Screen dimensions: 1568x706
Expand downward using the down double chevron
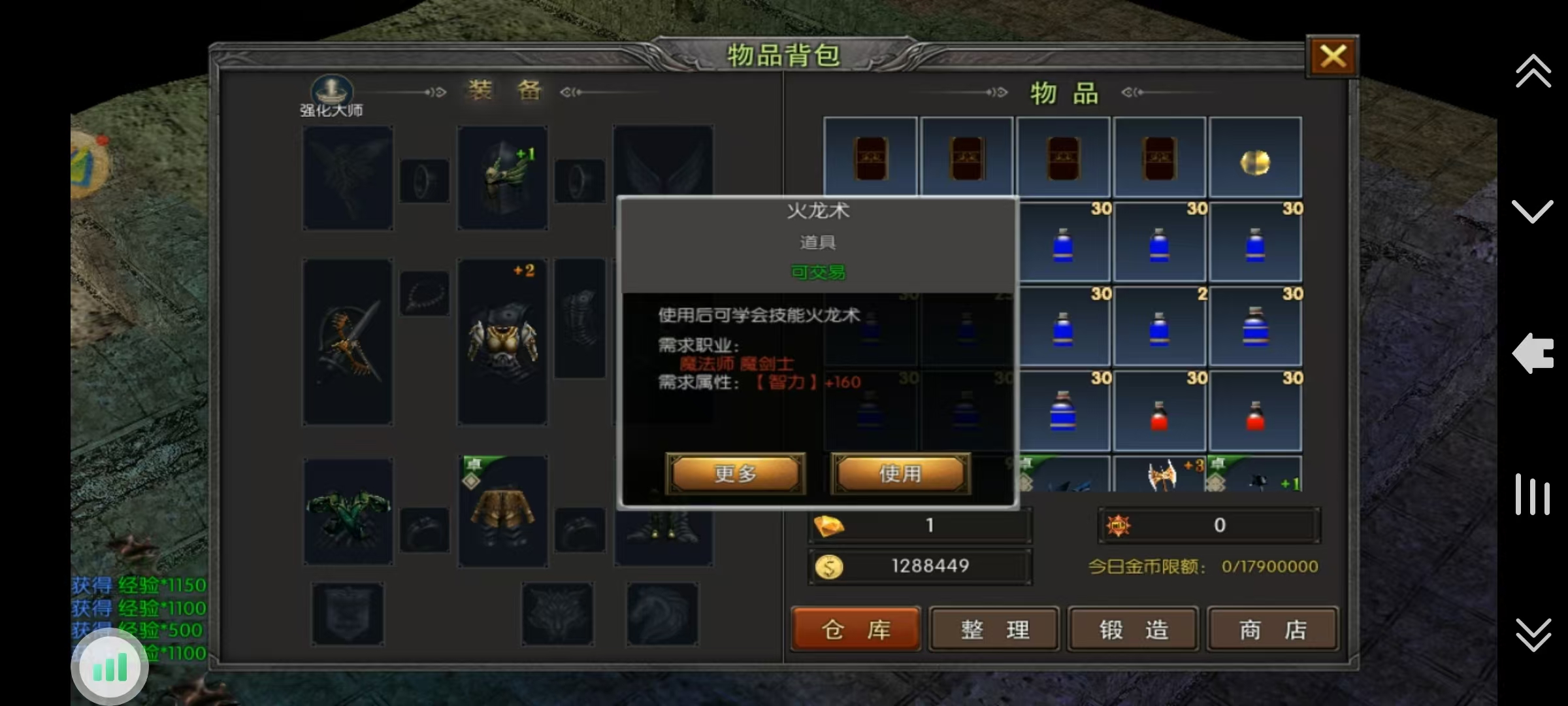[1533, 209]
